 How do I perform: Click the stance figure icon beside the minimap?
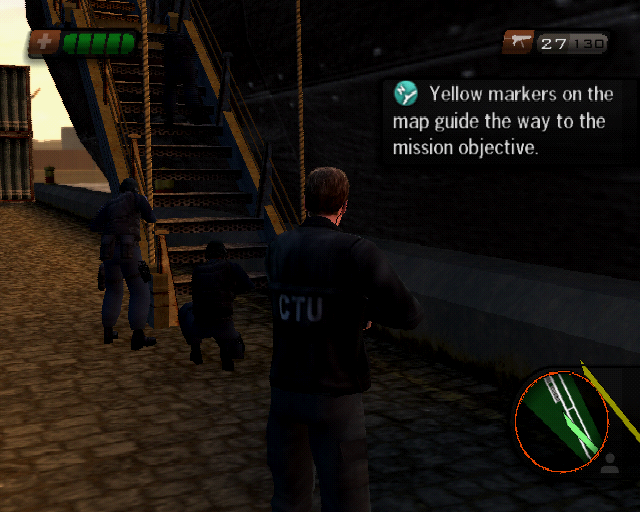pyautogui.click(x=610, y=463)
